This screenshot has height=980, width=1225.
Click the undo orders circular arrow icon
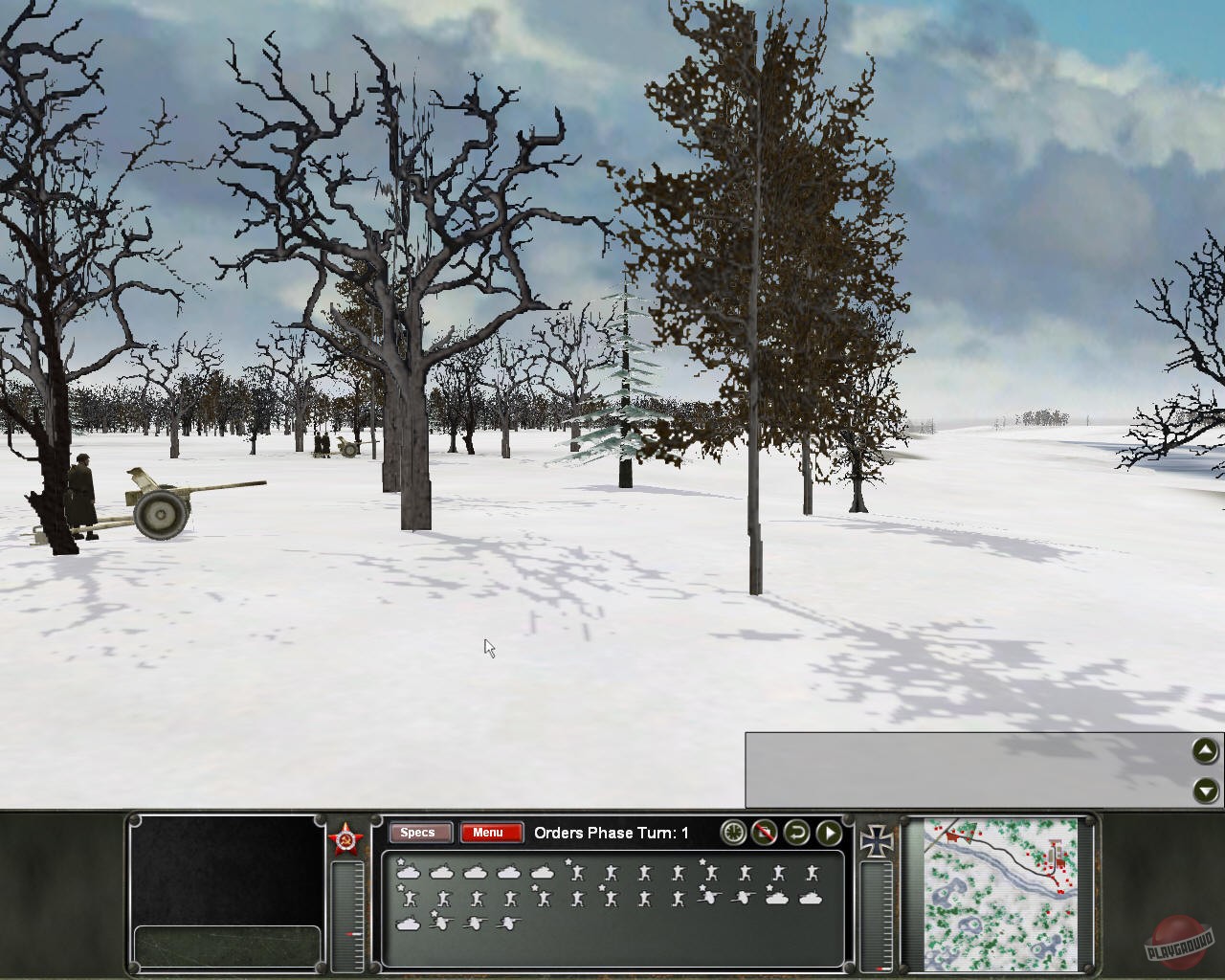coord(797,834)
